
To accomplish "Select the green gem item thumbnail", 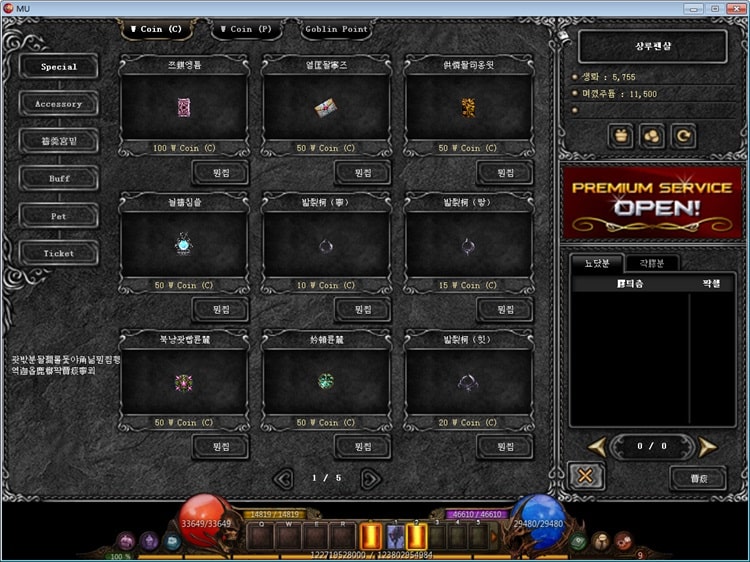I will [326, 381].
